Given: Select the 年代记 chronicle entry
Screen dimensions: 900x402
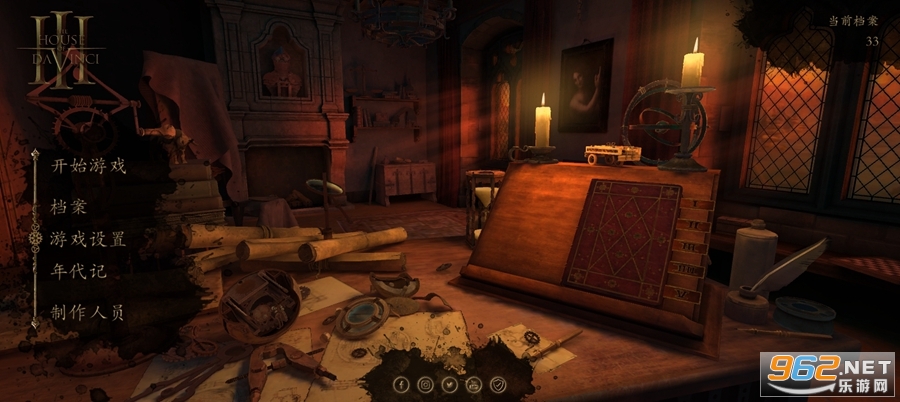Looking at the screenshot, I should tap(78, 271).
